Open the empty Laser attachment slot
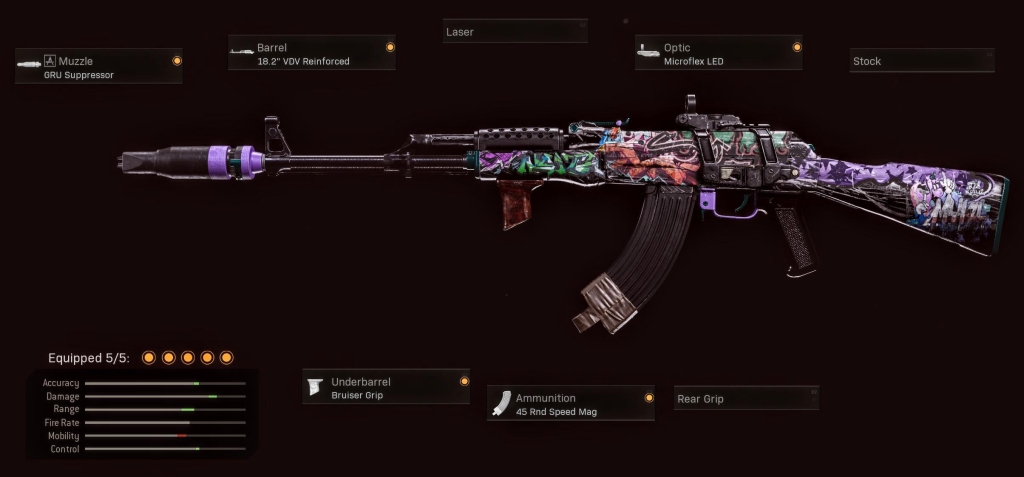This screenshot has height=477, width=1024. [514, 32]
